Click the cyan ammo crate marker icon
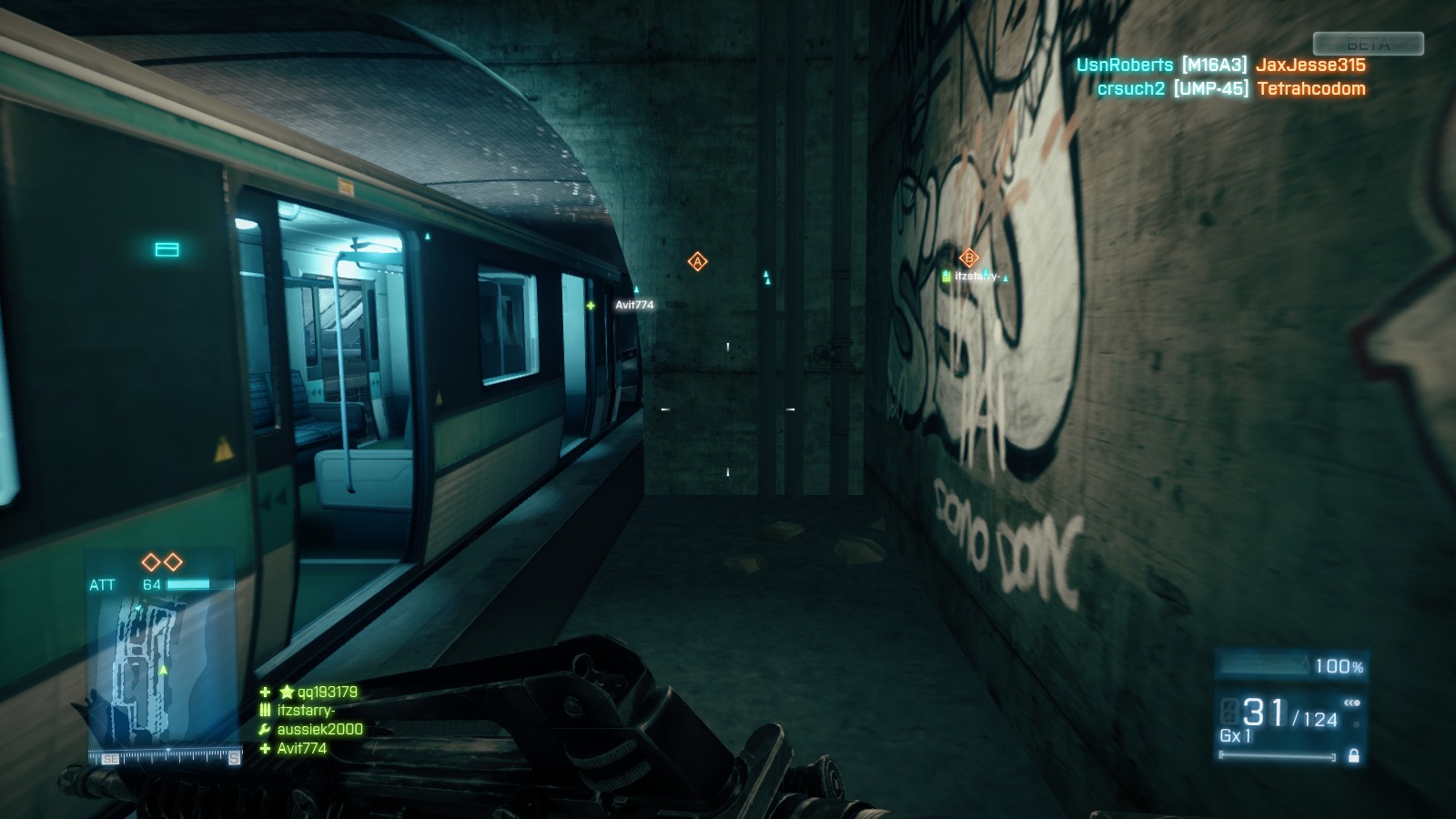The image size is (1456, 819). click(167, 249)
